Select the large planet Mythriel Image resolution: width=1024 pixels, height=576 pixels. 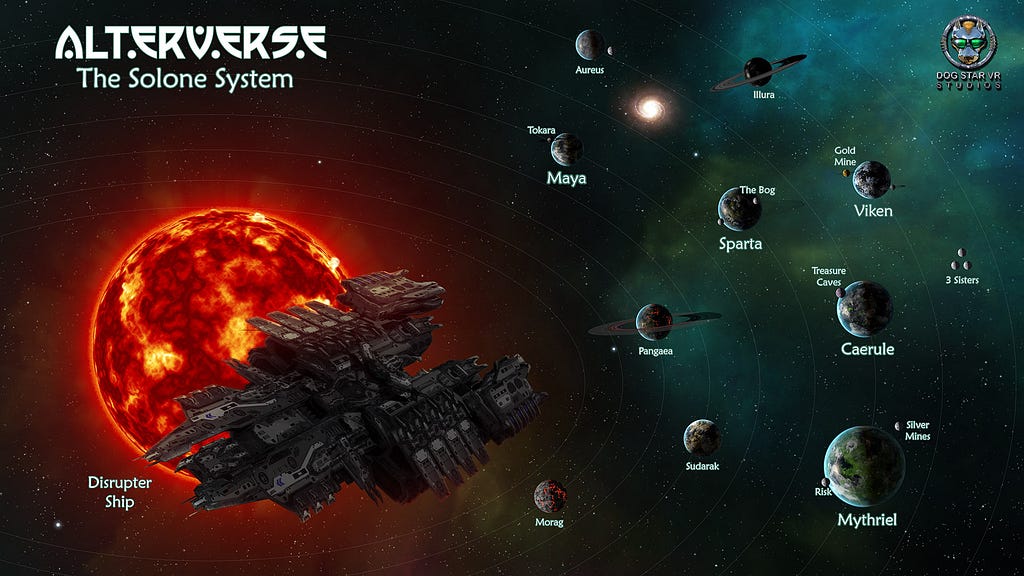864,466
